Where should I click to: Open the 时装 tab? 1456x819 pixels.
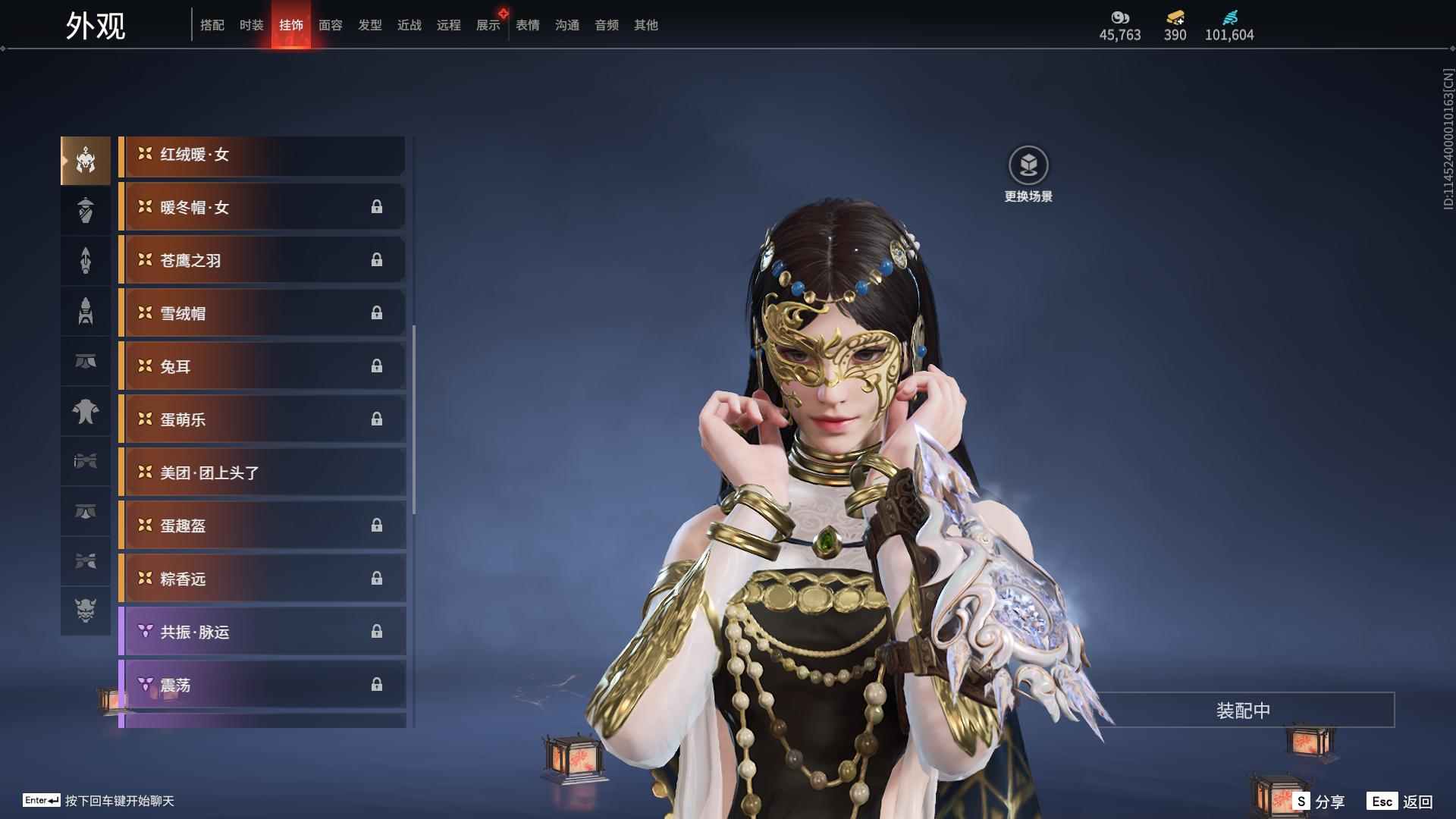[x=251, y=25]
